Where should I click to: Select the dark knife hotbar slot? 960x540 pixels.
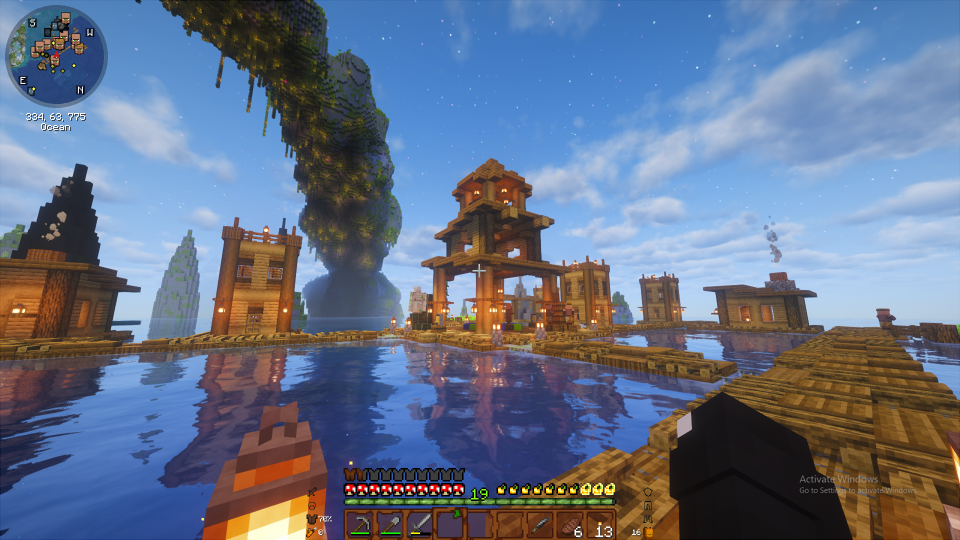pos(540,524)
